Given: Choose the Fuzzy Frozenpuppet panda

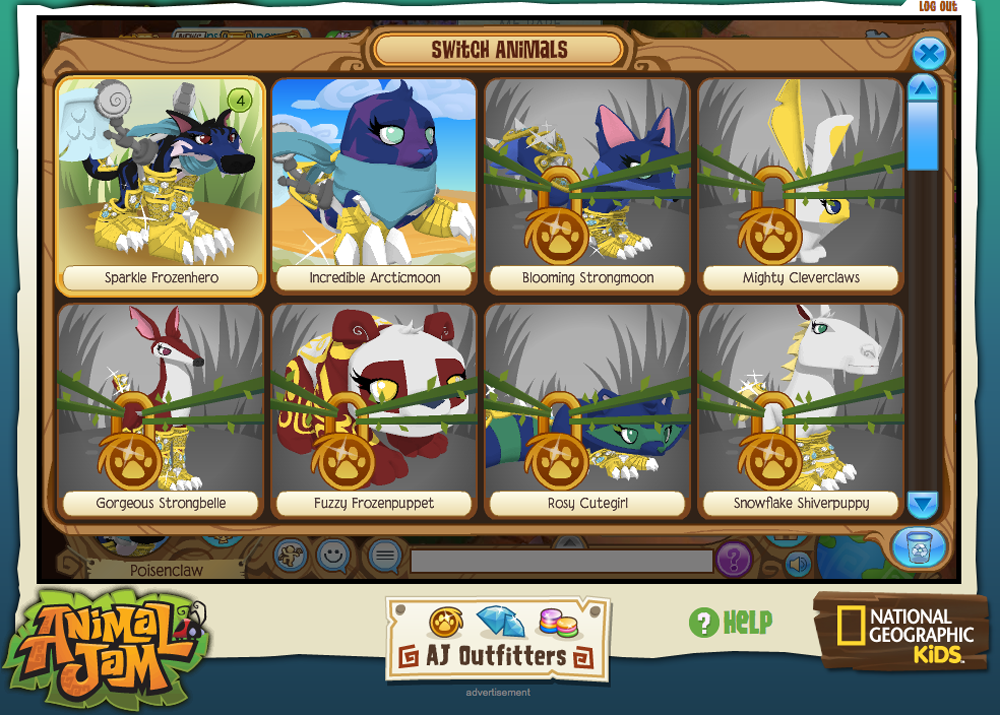Looking at the screenshot, I should point(374,410).
